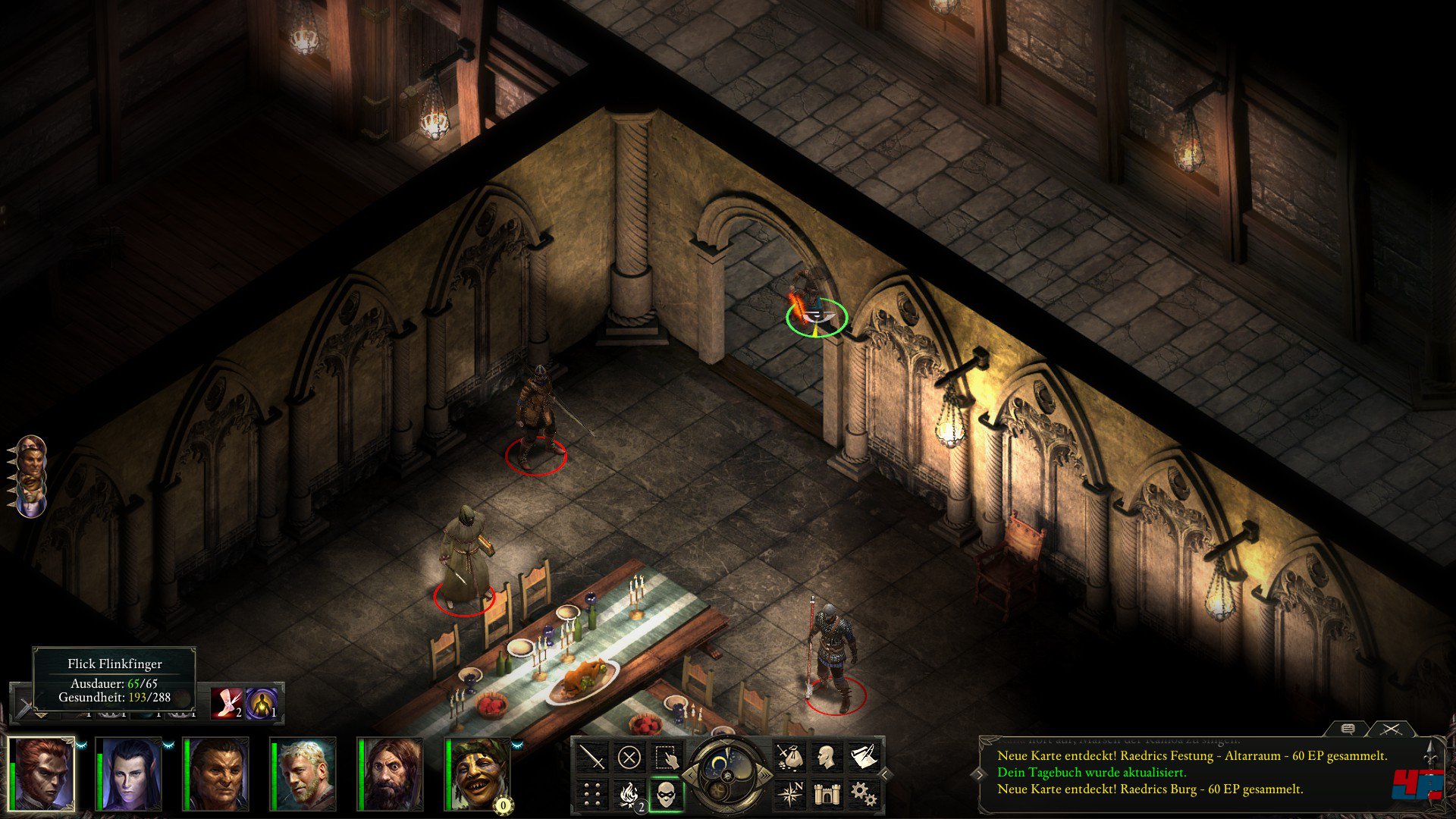The height and width of the screenshot is (819, 1456).
Task: Open the character sheet head icon
Action: [x=826, y=757]
